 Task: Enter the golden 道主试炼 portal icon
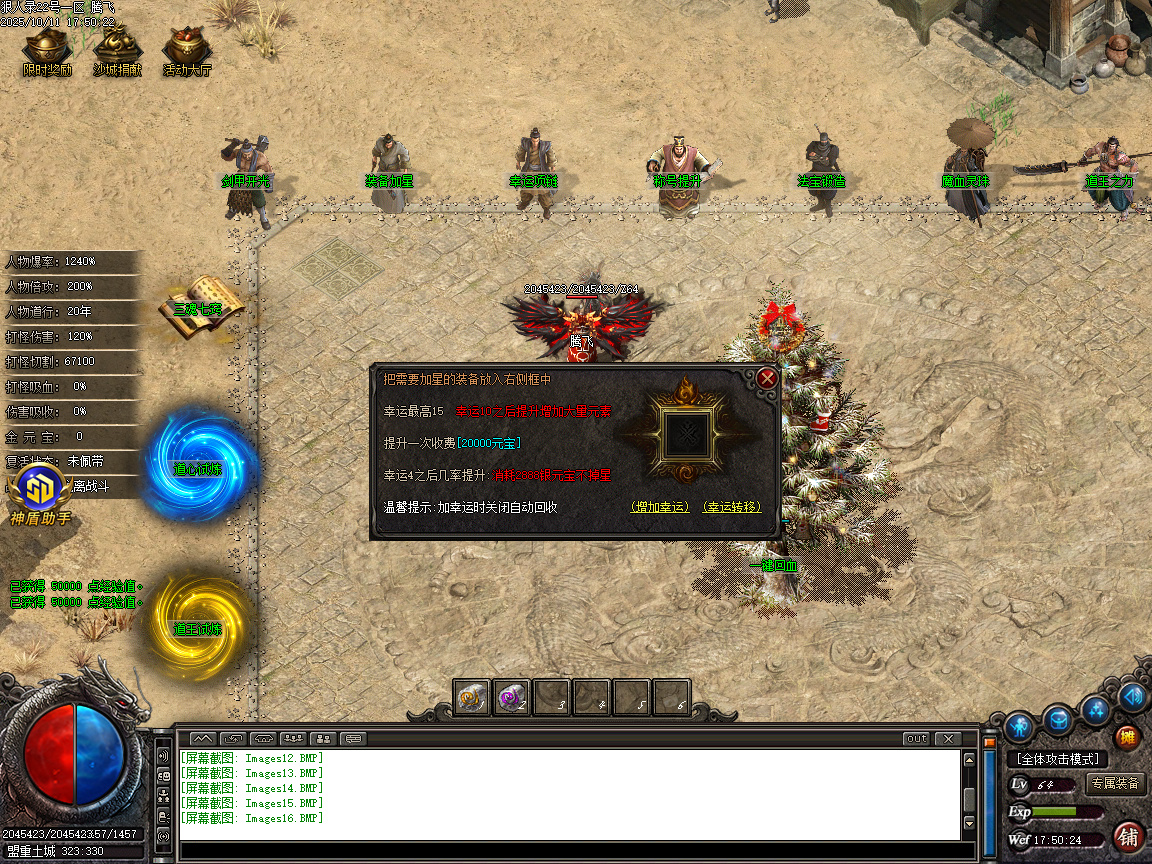(x=198, y=618)
